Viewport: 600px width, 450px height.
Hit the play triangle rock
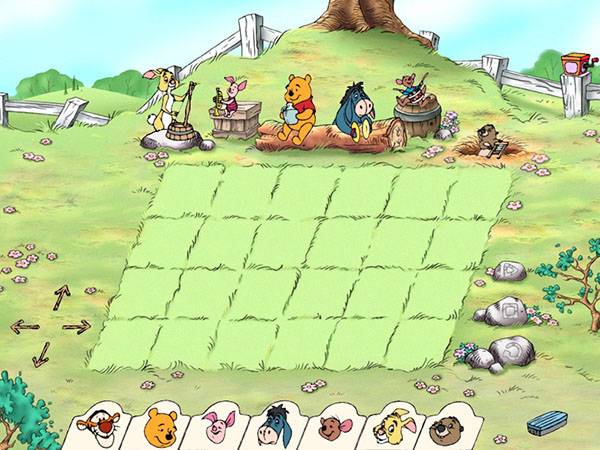pos(509,271)
